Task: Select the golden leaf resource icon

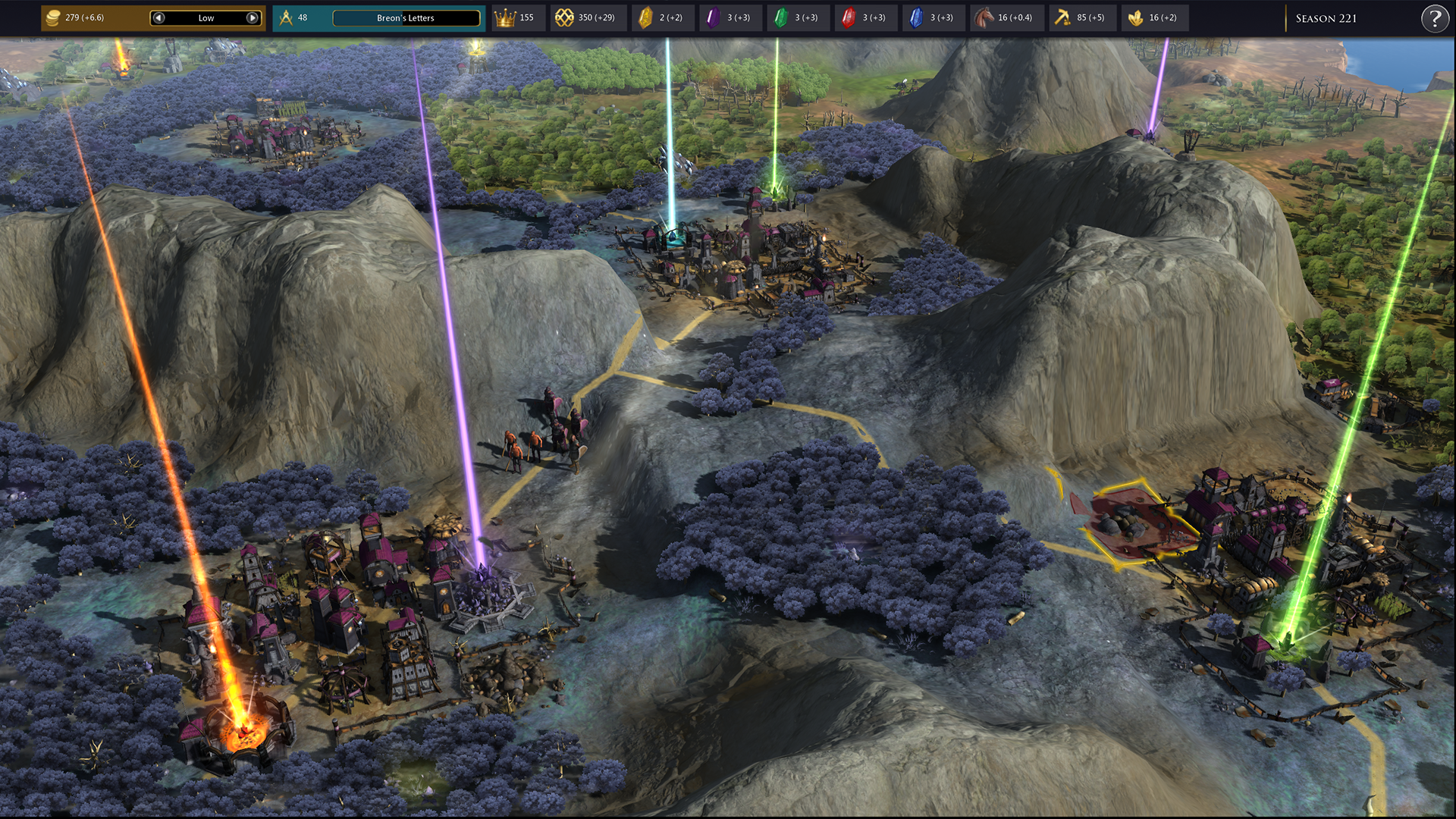Action: point(1135,17)
